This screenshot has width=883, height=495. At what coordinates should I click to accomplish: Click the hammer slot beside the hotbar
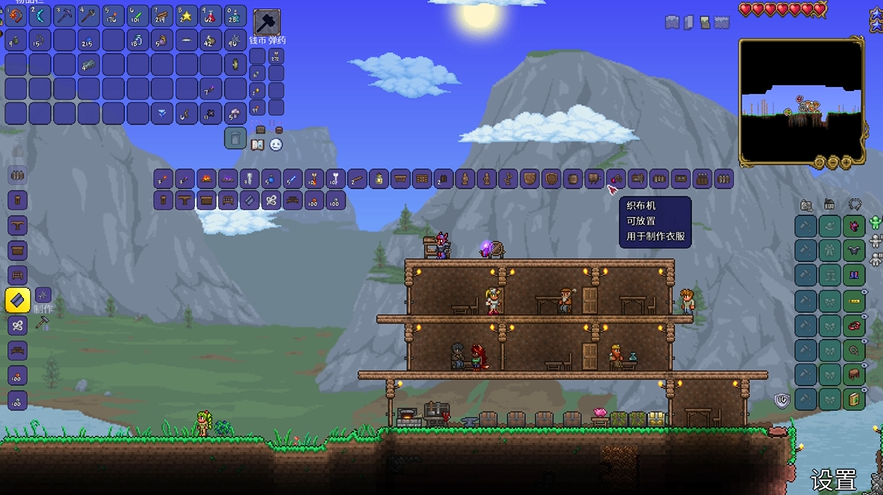267,21
